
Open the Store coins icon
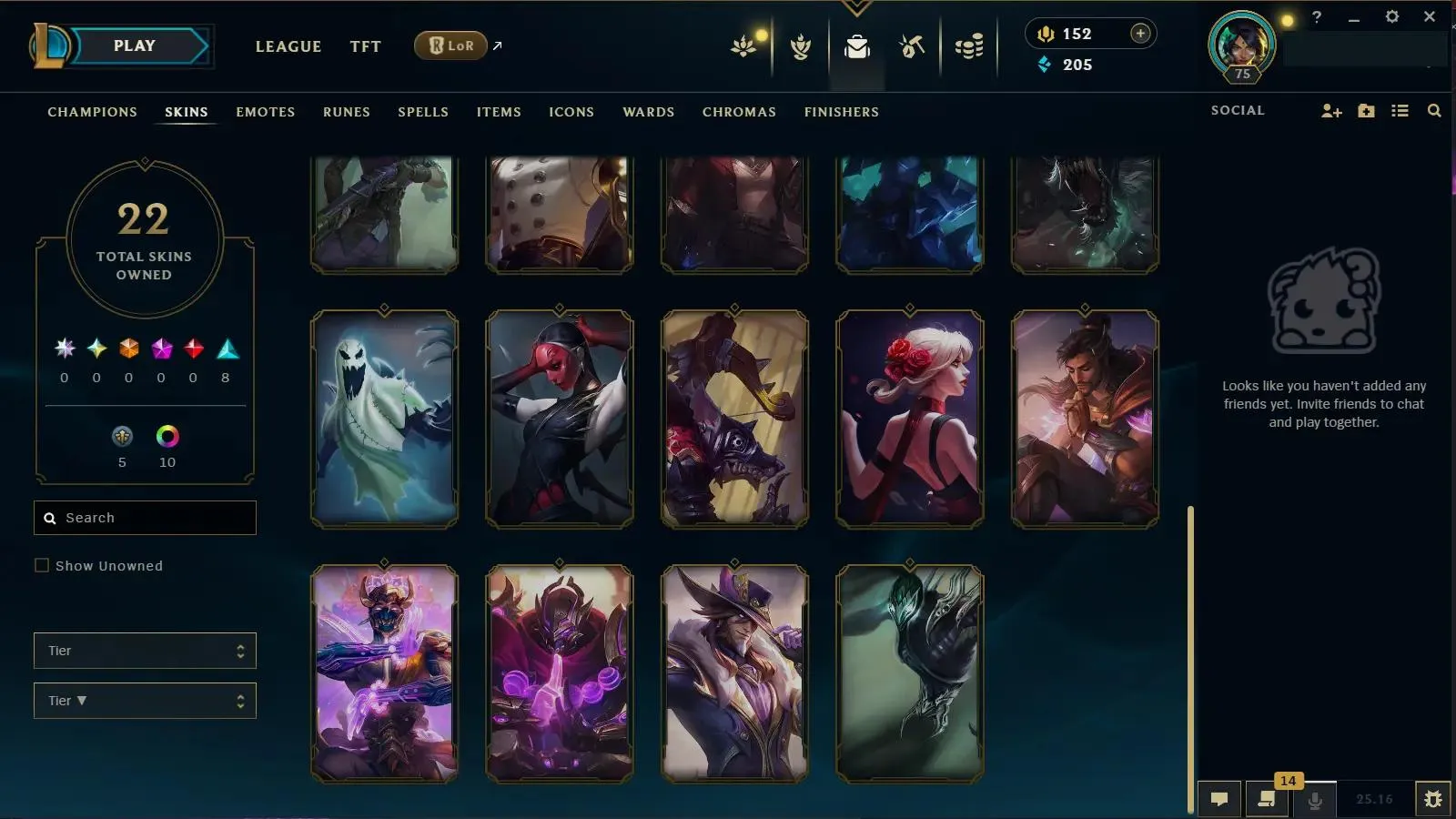coord(968,47)
